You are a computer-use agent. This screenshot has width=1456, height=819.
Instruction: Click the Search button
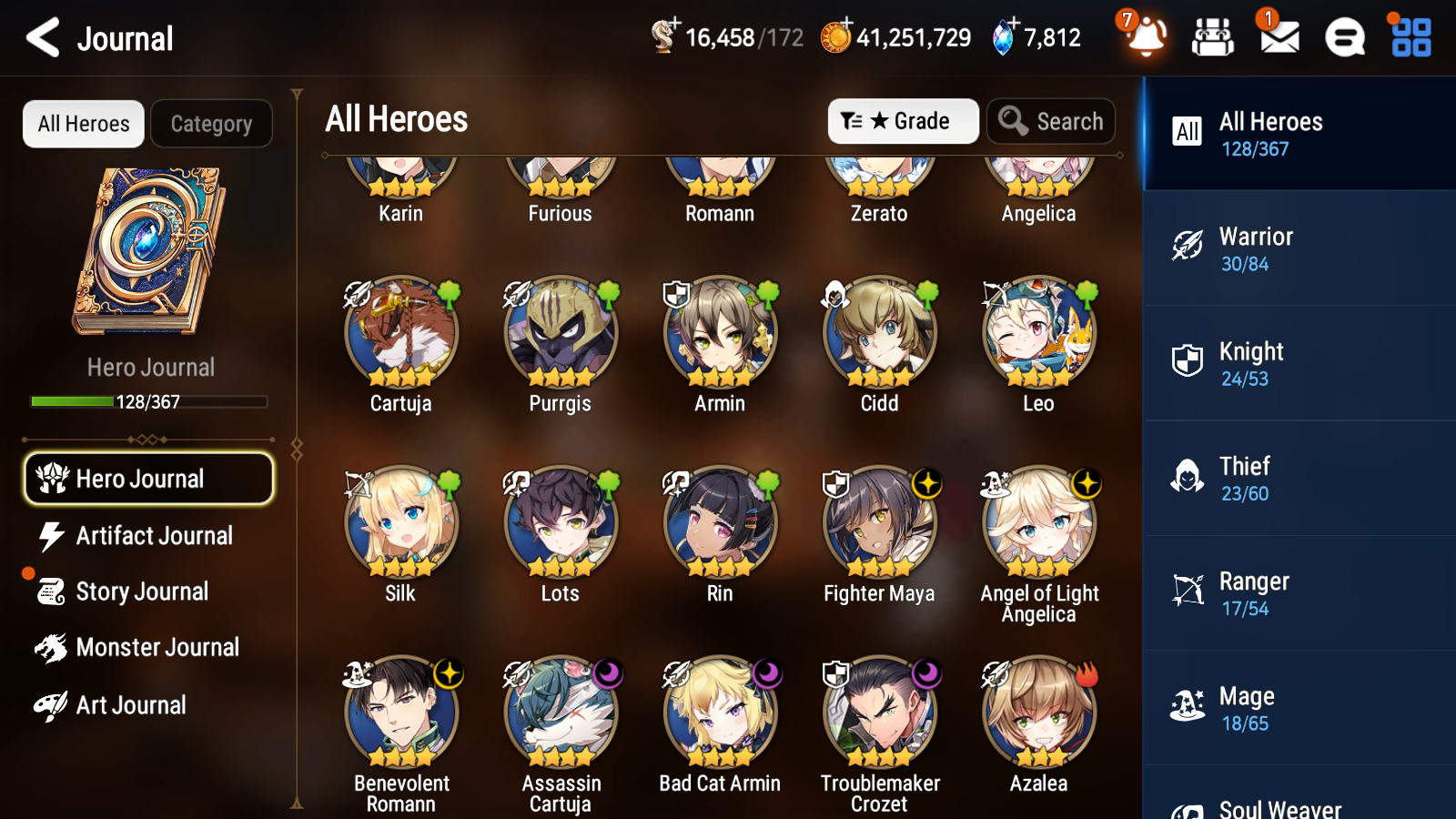pyautogui.click(x=1051, y=121)
